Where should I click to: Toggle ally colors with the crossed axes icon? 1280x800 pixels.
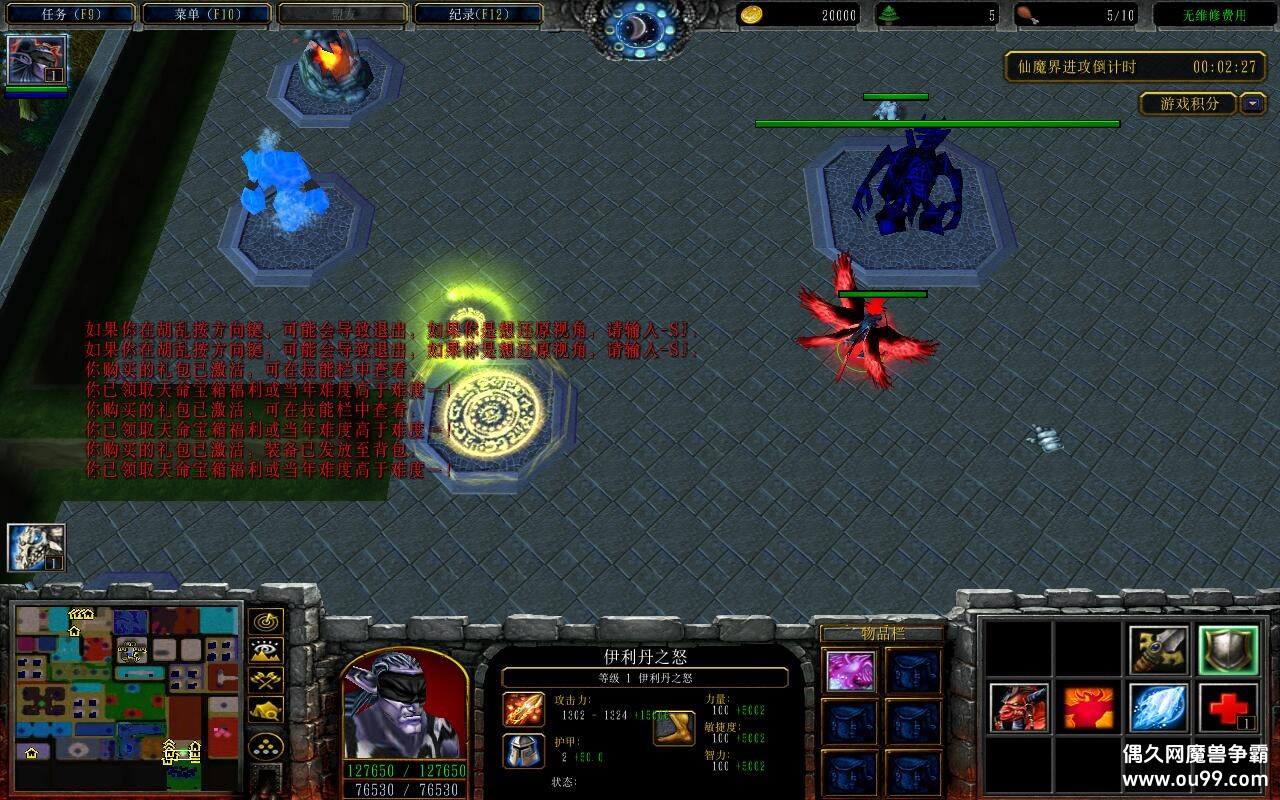click(x=265, y=679)
